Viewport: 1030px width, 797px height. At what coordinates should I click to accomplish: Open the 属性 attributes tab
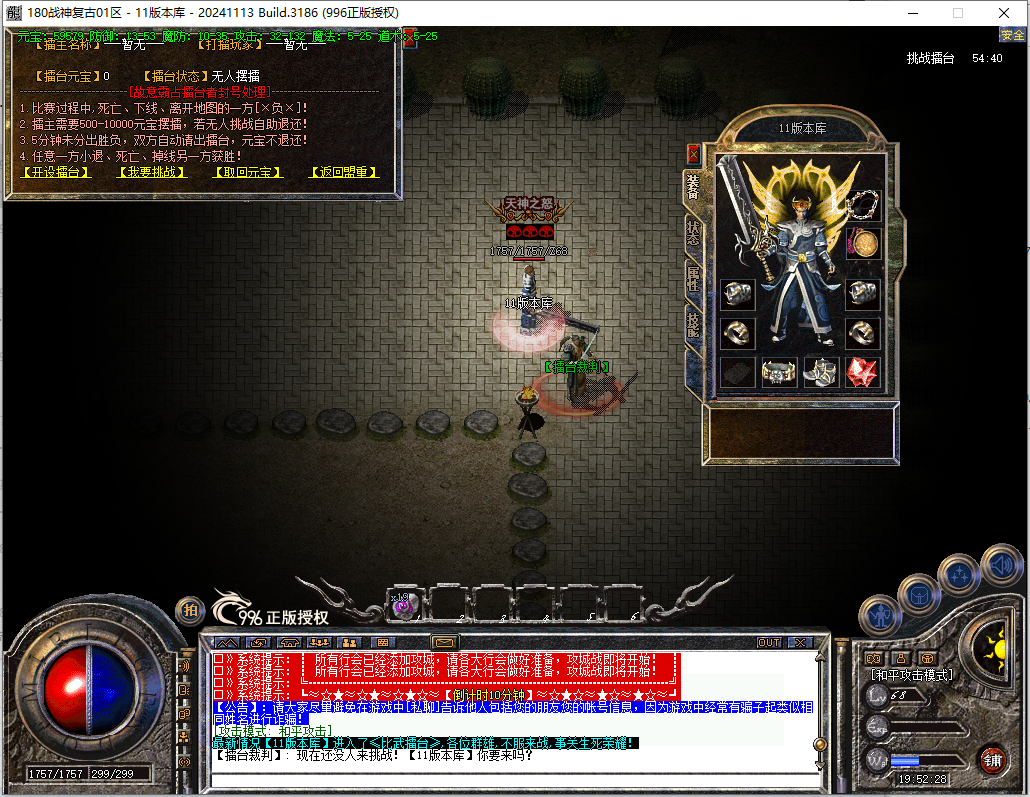click(x=692, y=279)
